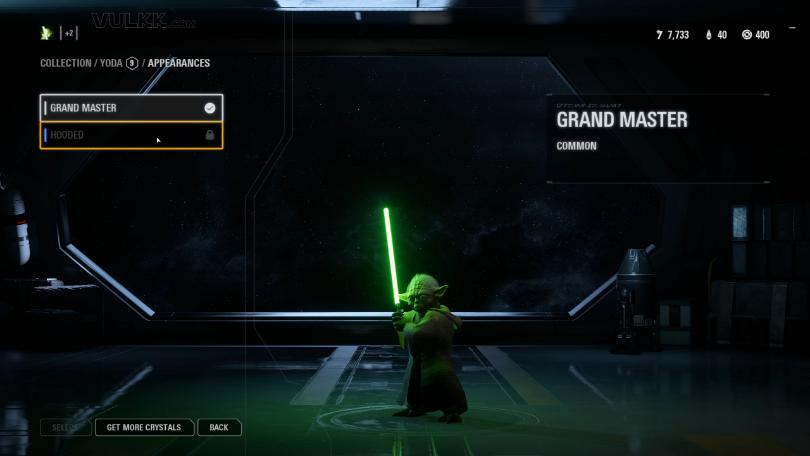Go back with the Back button
Viewport: 810px width, 456px height.
[219, 427]
